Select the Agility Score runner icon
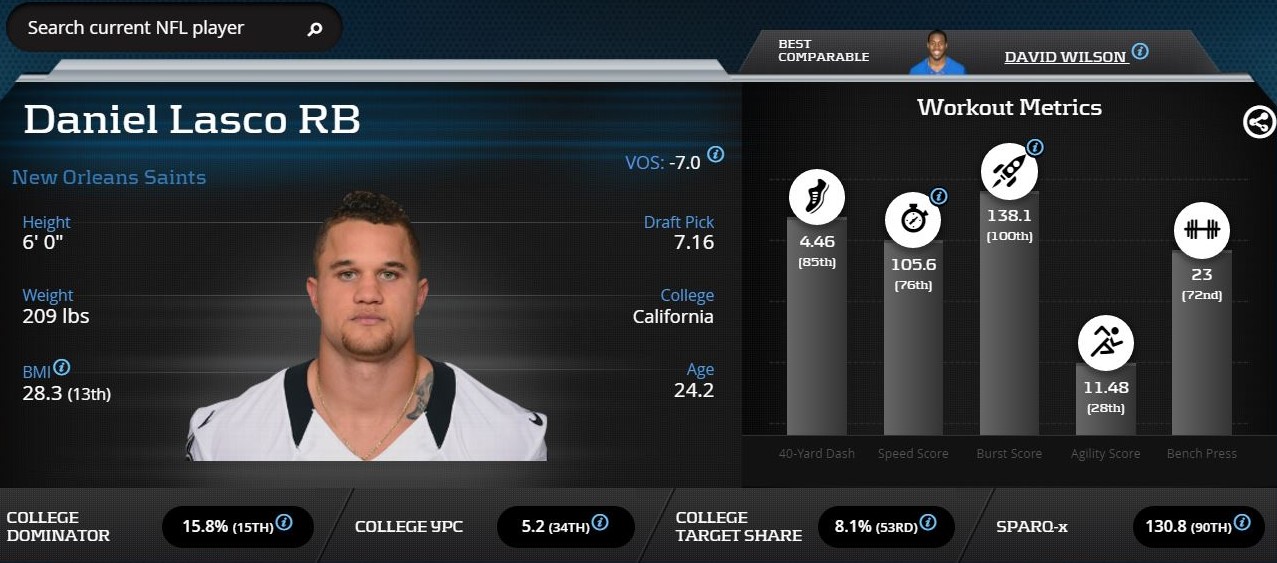The image size is (1277, 563). point(1105,342)
